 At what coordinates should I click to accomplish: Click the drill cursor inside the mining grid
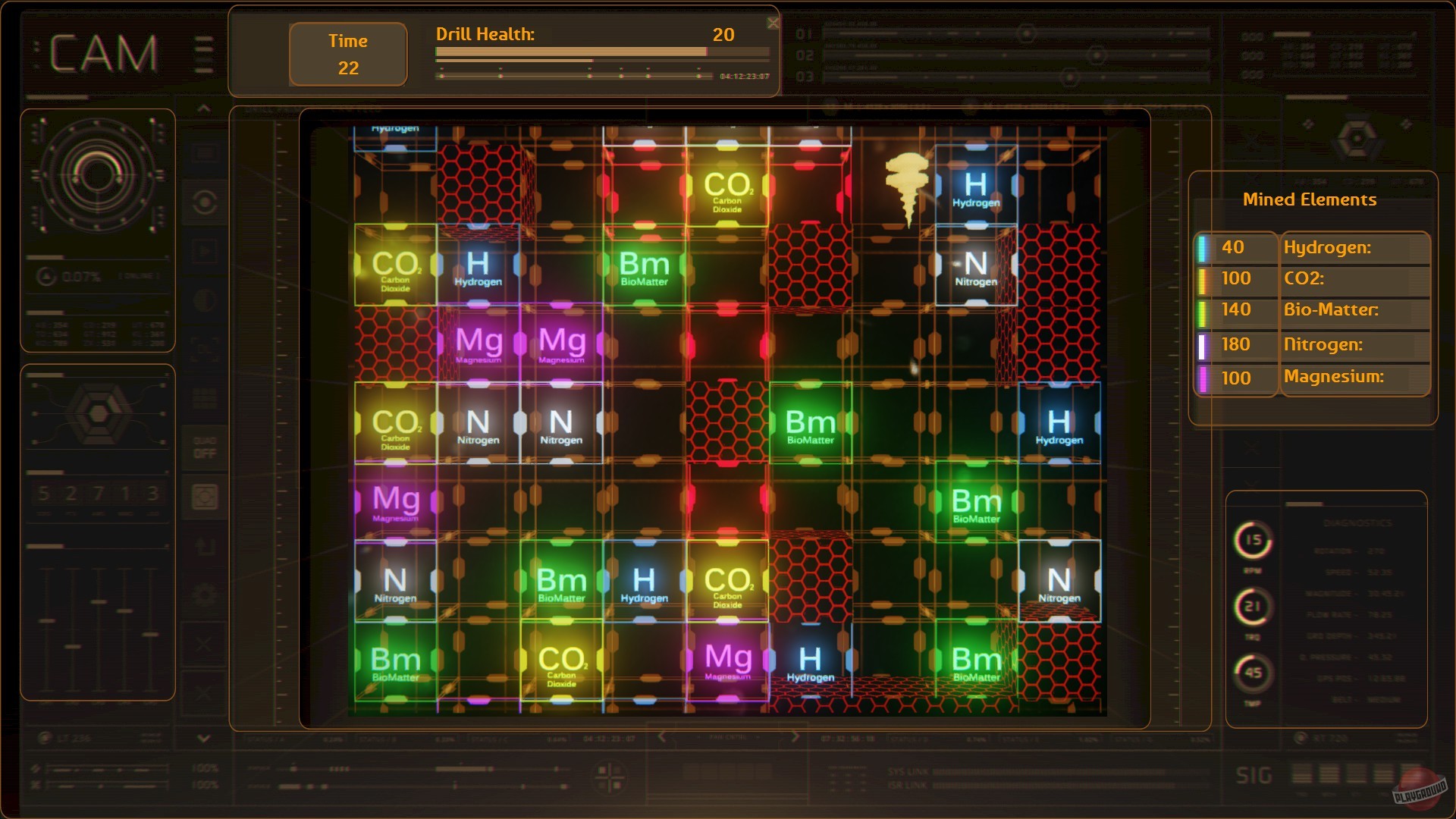[x=907, y=186]
